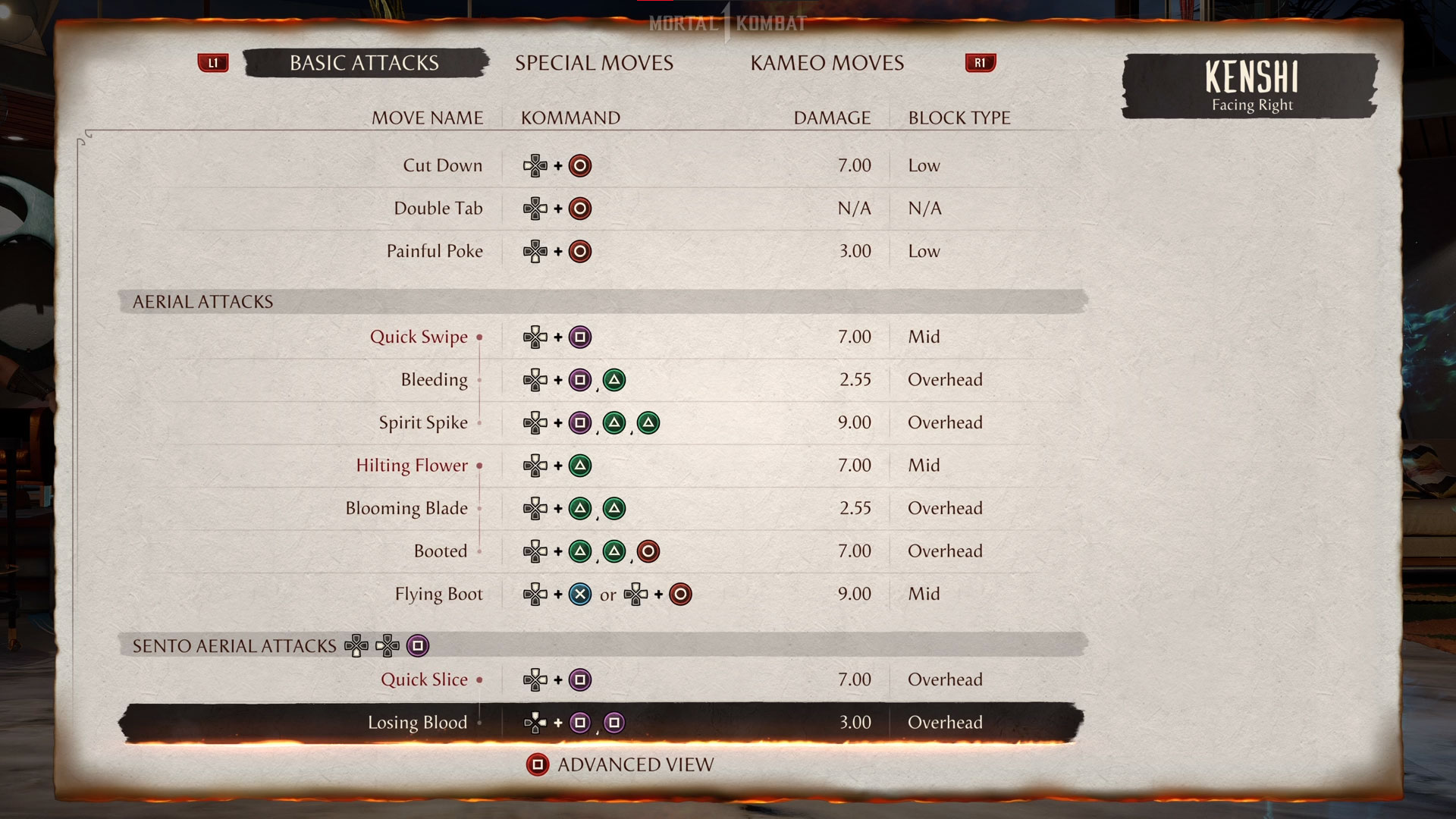The image size is (1456, 819).
Task: Expand the Quick Swipe move string
Action: click(x=479, y=337)
